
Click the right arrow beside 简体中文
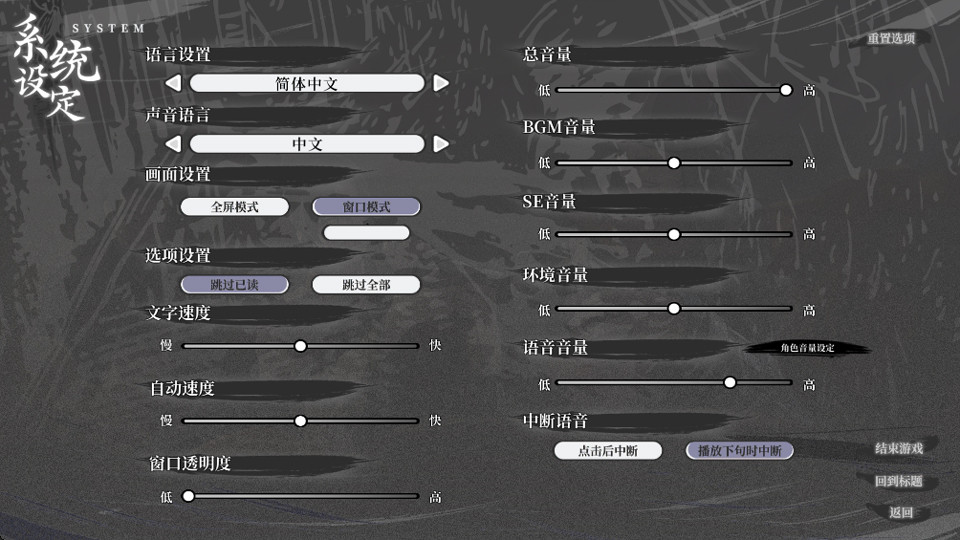point(441,84)
